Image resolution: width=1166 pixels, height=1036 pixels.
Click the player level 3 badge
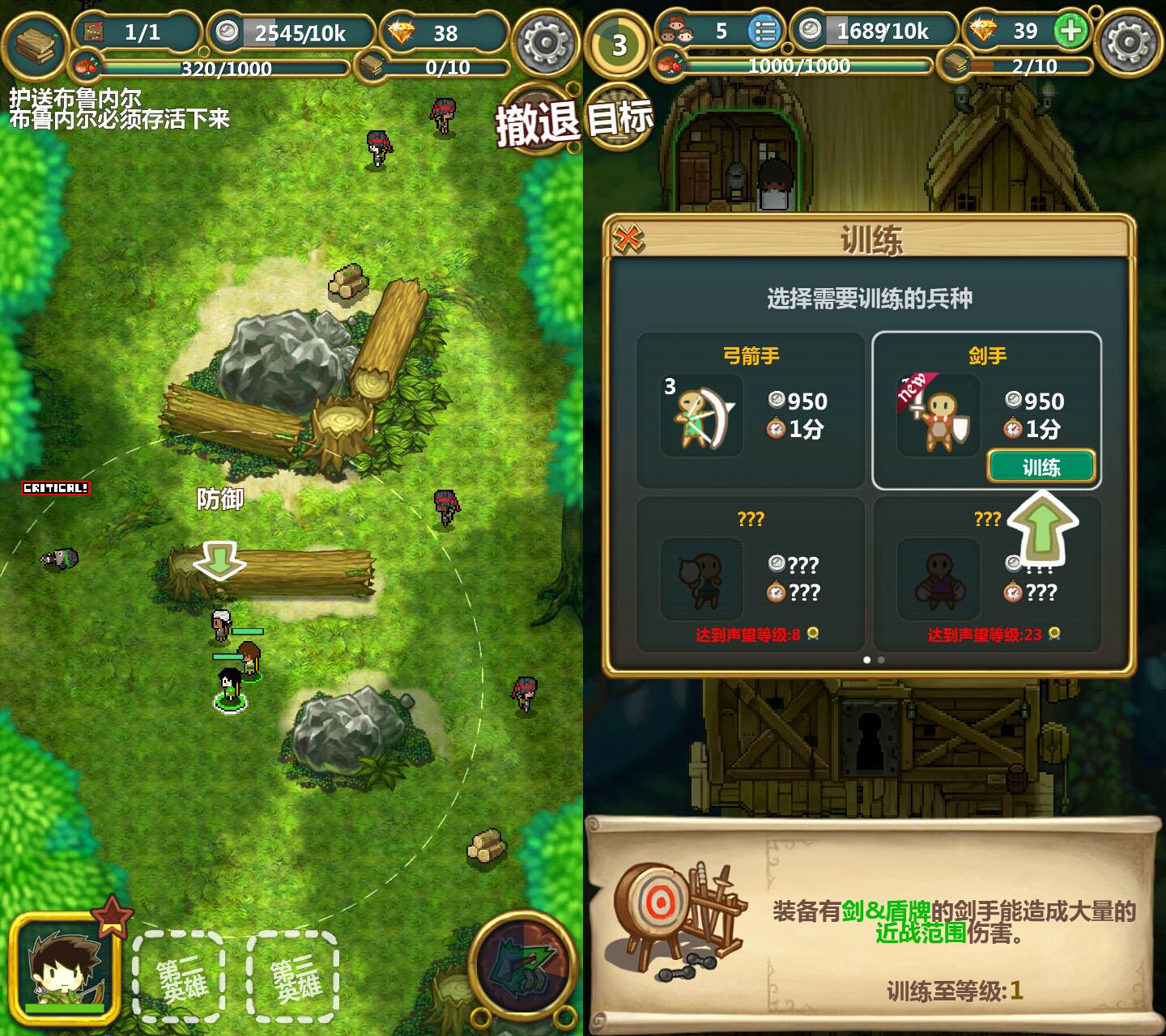pos(619,44)
